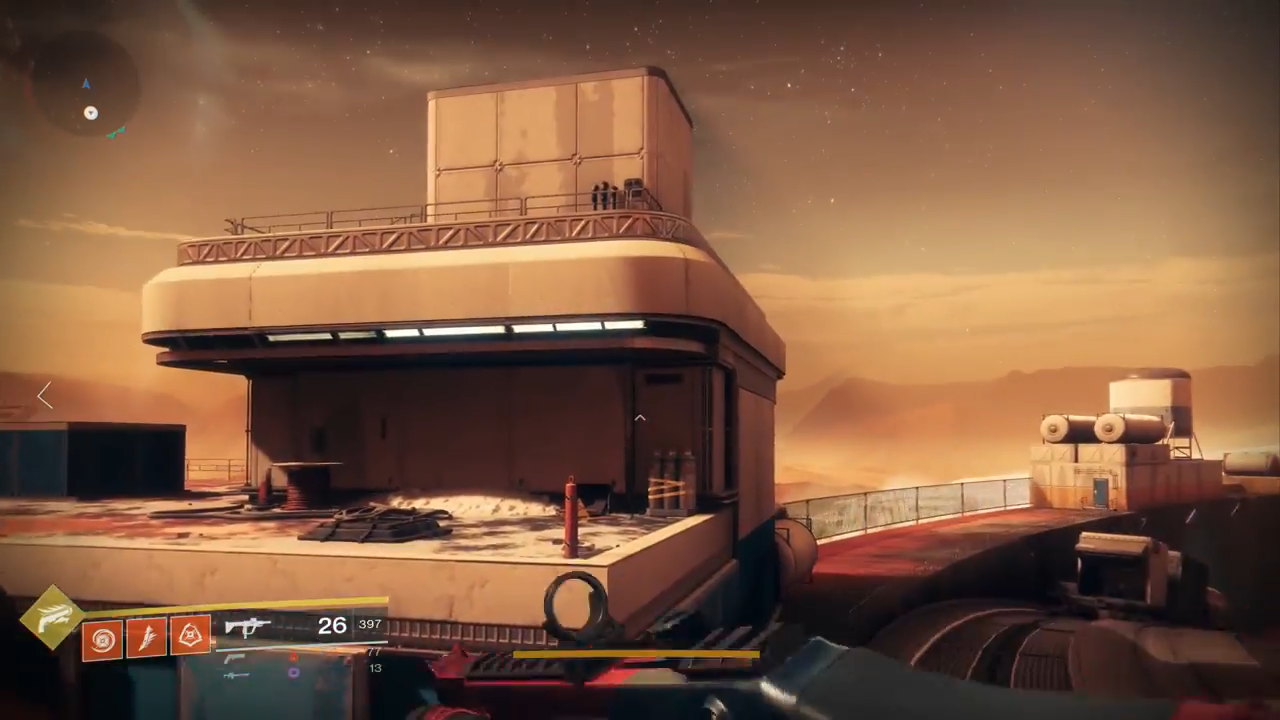
Task: Click the blue ally arrow on the radar
Action: click(x=87, y=84)
